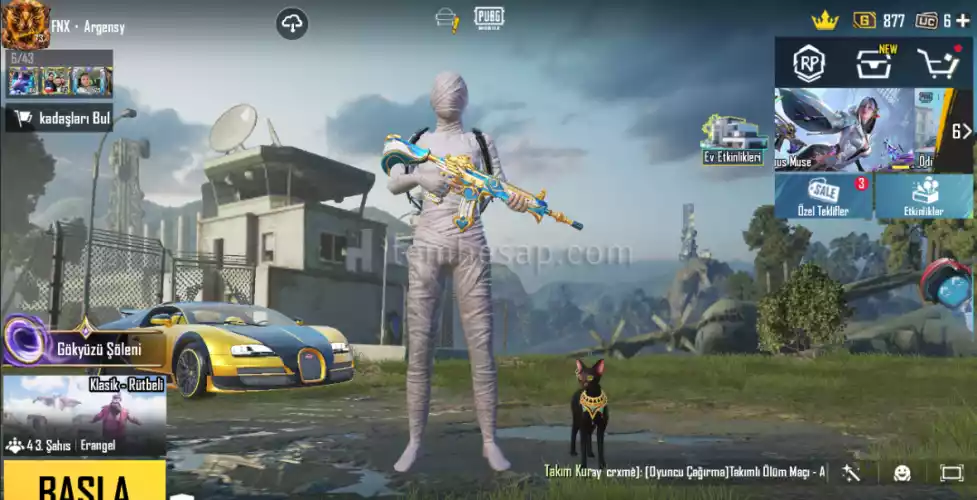Expand the banner list arrow showing 6
This screenshot has width=977, height=500.
pyautogui.click(x=959, y=131)
